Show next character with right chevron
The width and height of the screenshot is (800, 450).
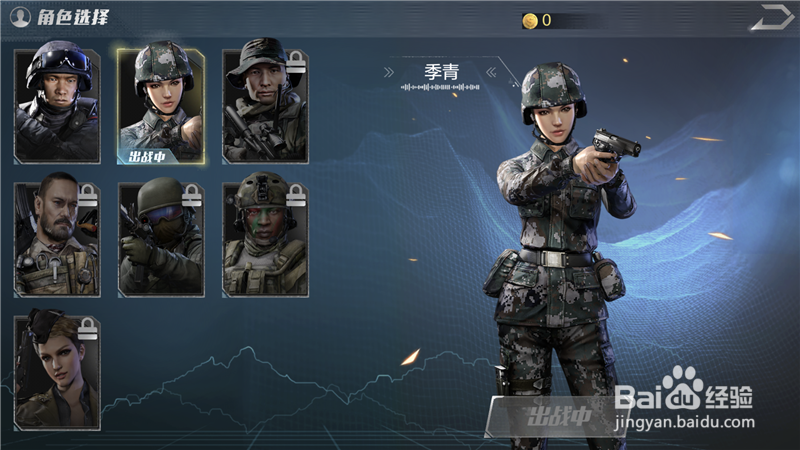(x=491, y=72)
